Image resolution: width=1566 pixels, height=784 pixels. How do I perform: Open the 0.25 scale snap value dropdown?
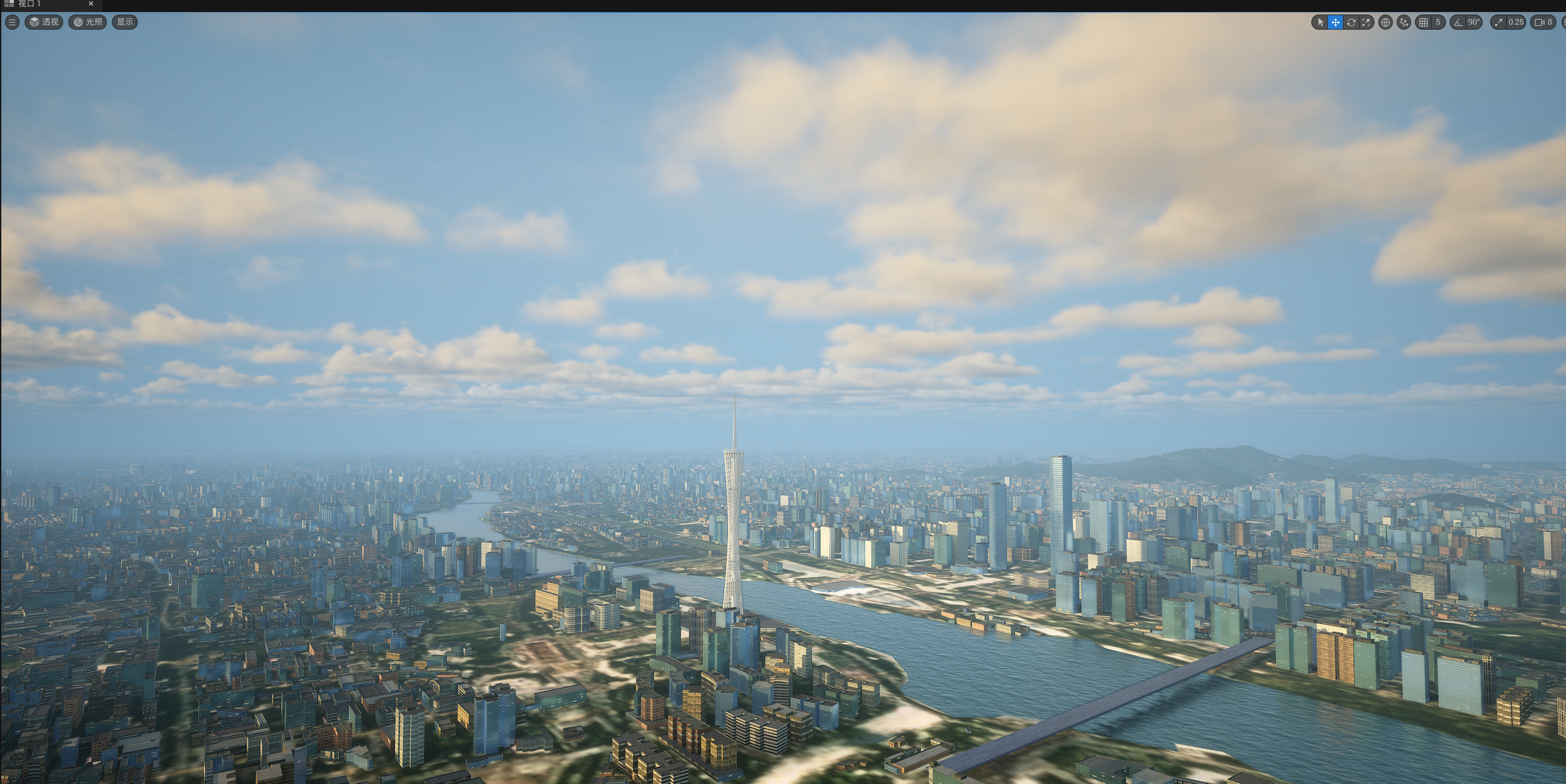1515,22
